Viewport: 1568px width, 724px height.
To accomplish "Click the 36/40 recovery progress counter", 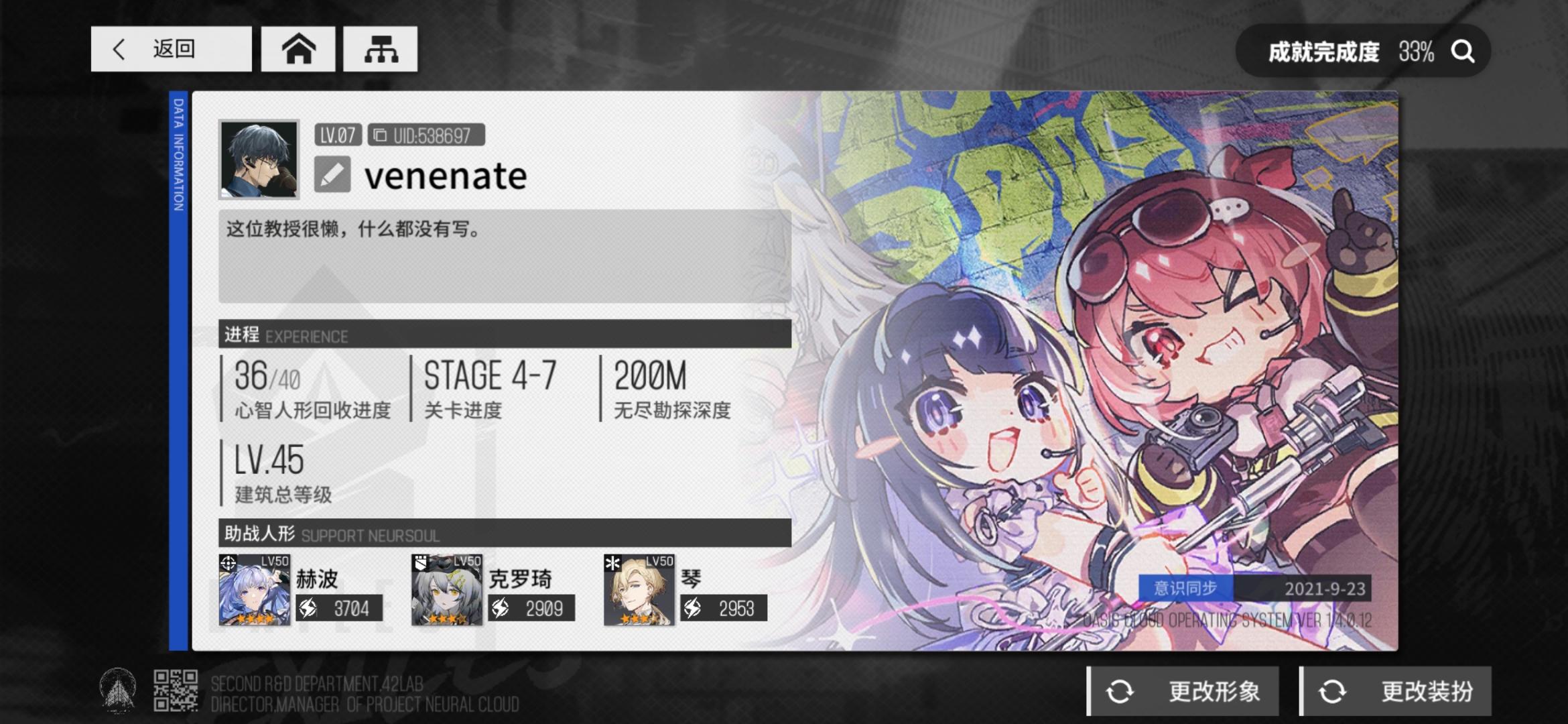I will click(268, 377).
